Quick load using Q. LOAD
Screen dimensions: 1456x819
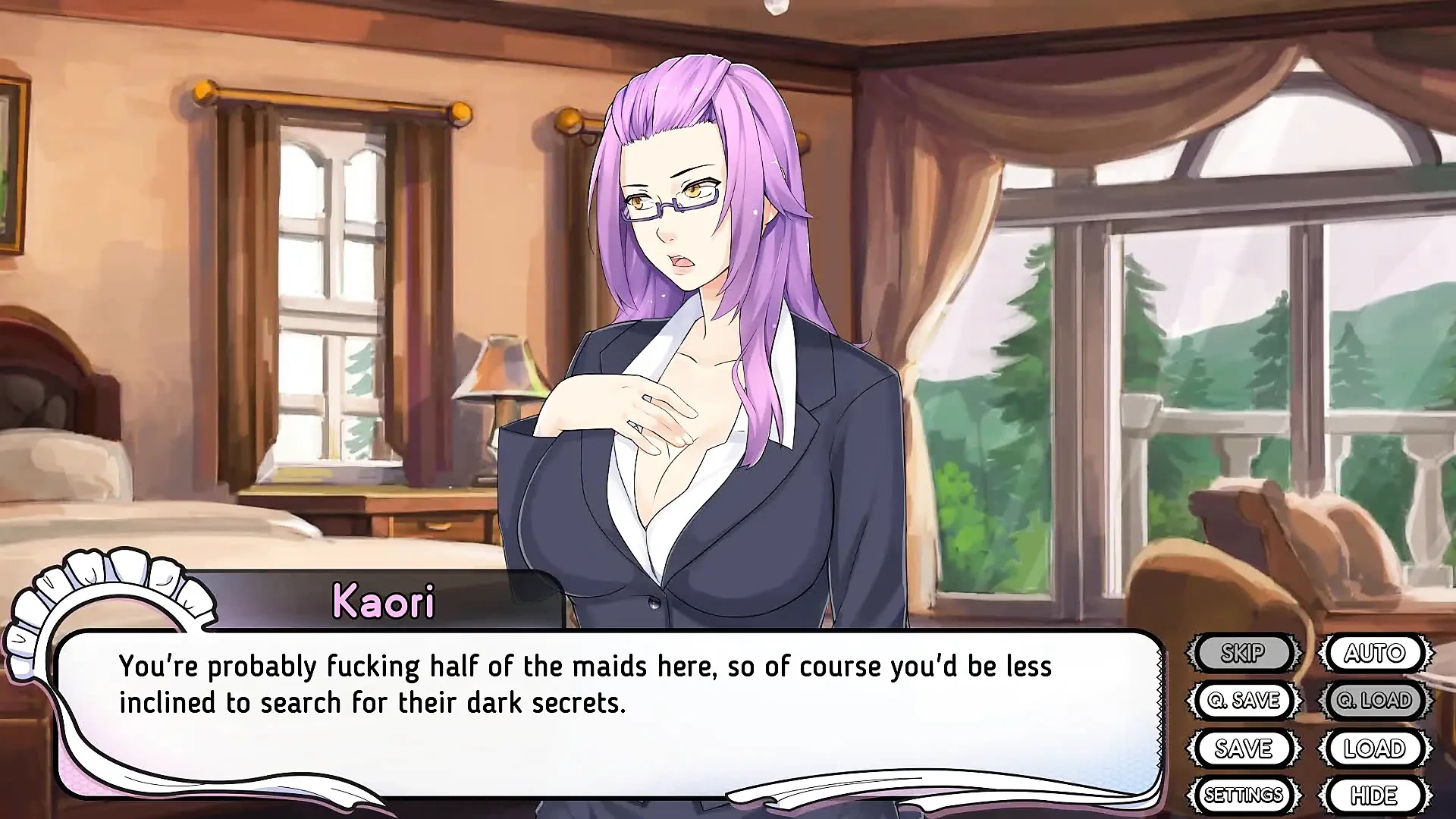[x=1375, y=700]
